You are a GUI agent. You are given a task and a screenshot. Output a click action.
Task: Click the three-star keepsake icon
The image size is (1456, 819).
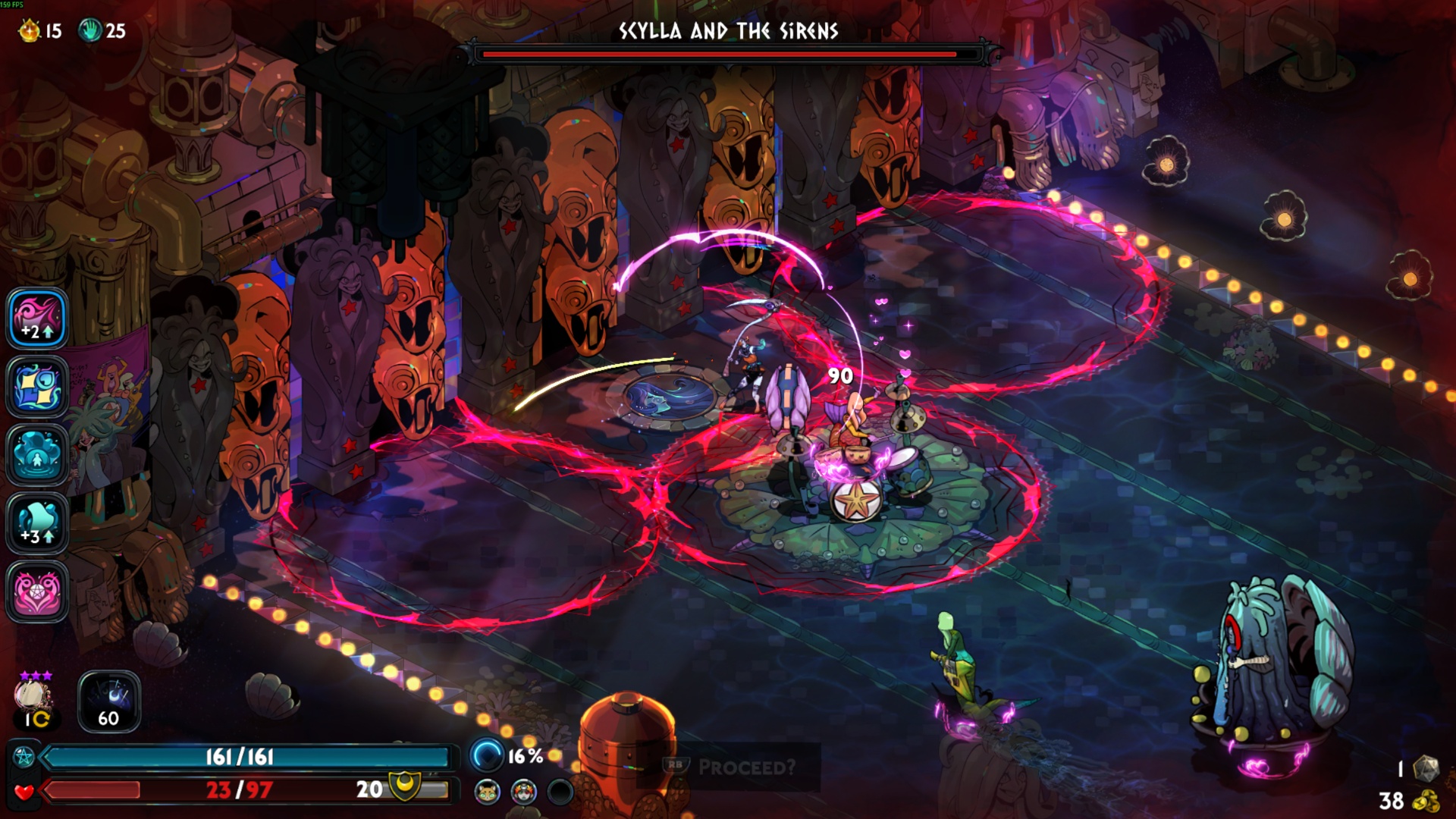pyautogui.click(x=34, y=695)
